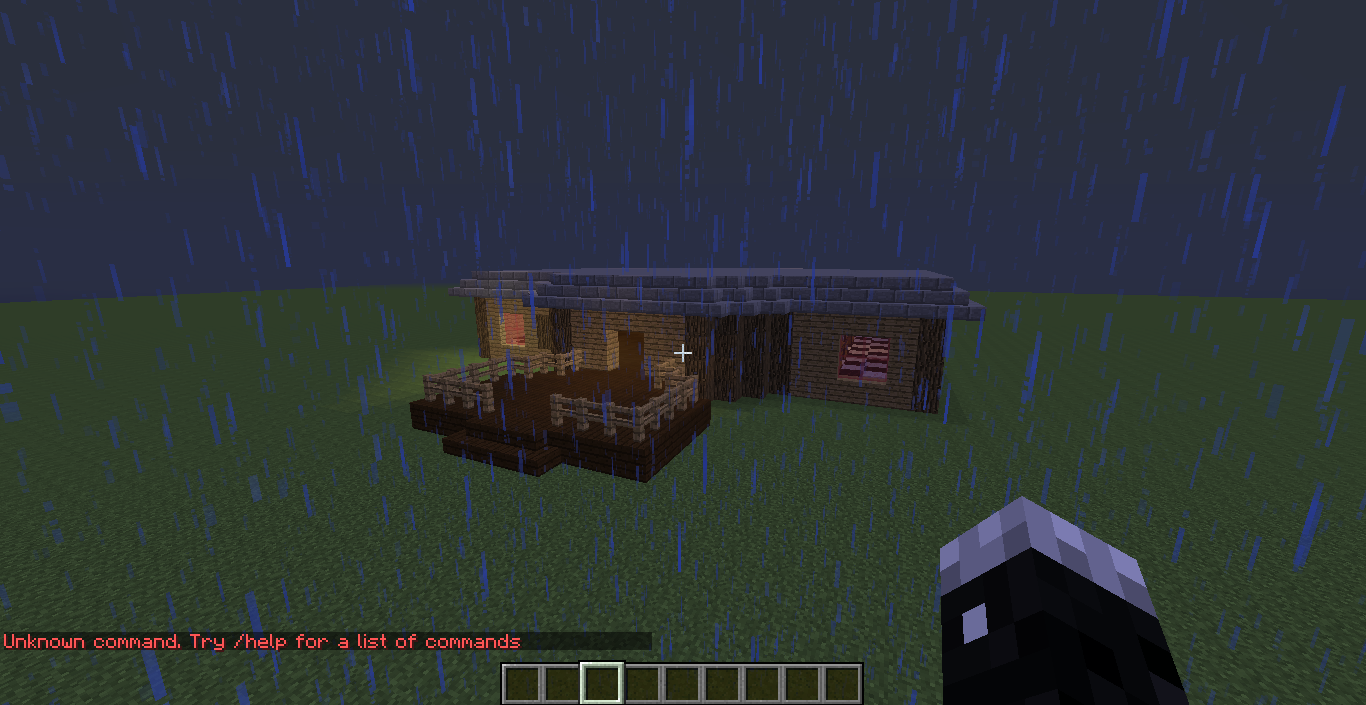Select the highlighted hotbar slot
This screenshot has width=1366, height=705.
601,684
